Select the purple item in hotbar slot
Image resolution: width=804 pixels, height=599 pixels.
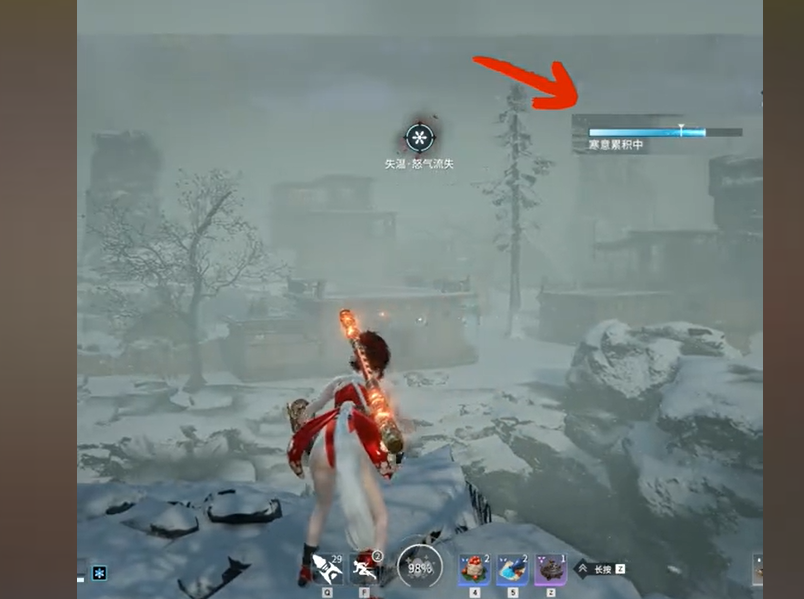point(550,569)
